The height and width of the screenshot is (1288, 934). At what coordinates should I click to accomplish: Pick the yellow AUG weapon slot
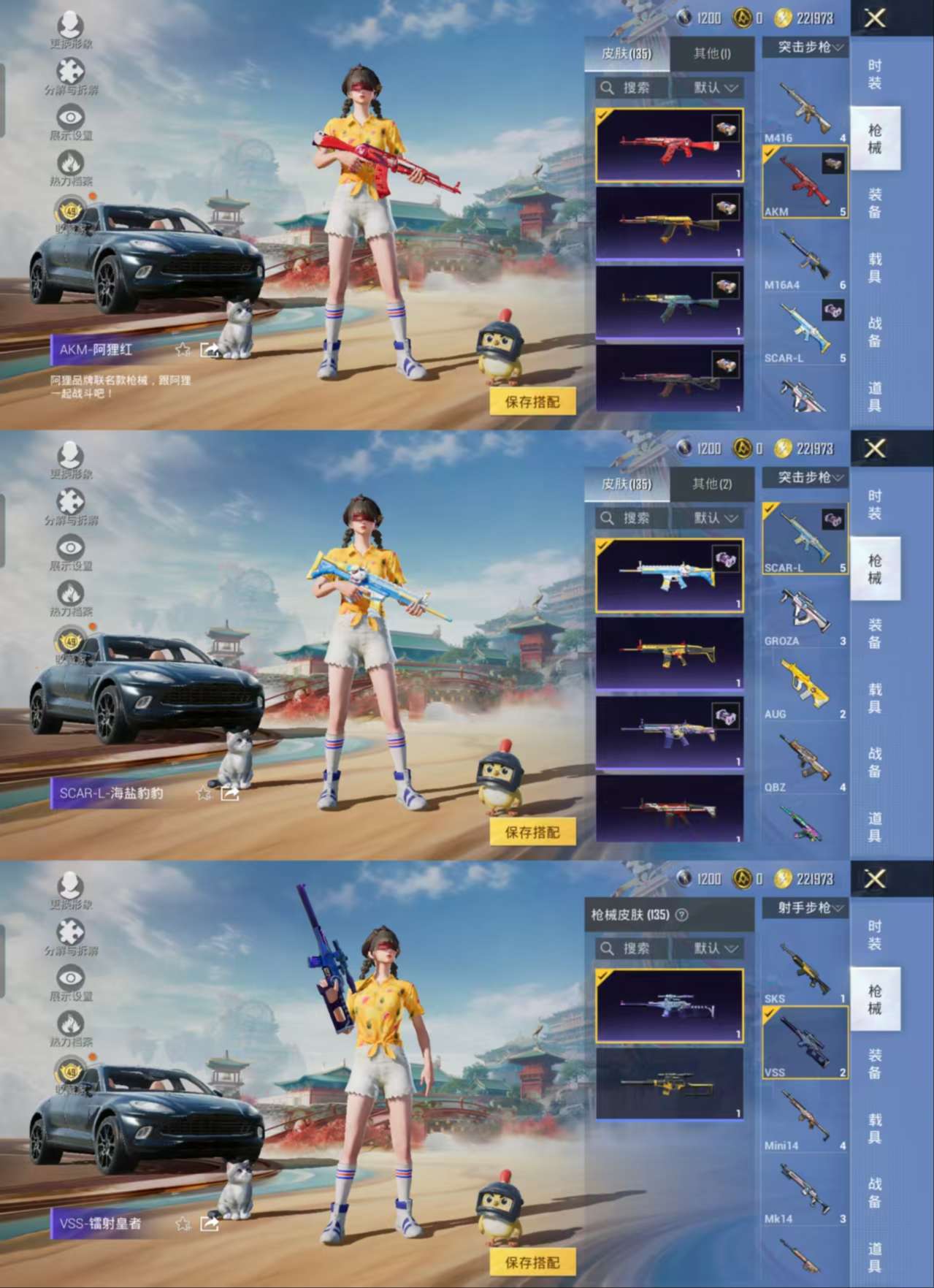coord(805,687)
